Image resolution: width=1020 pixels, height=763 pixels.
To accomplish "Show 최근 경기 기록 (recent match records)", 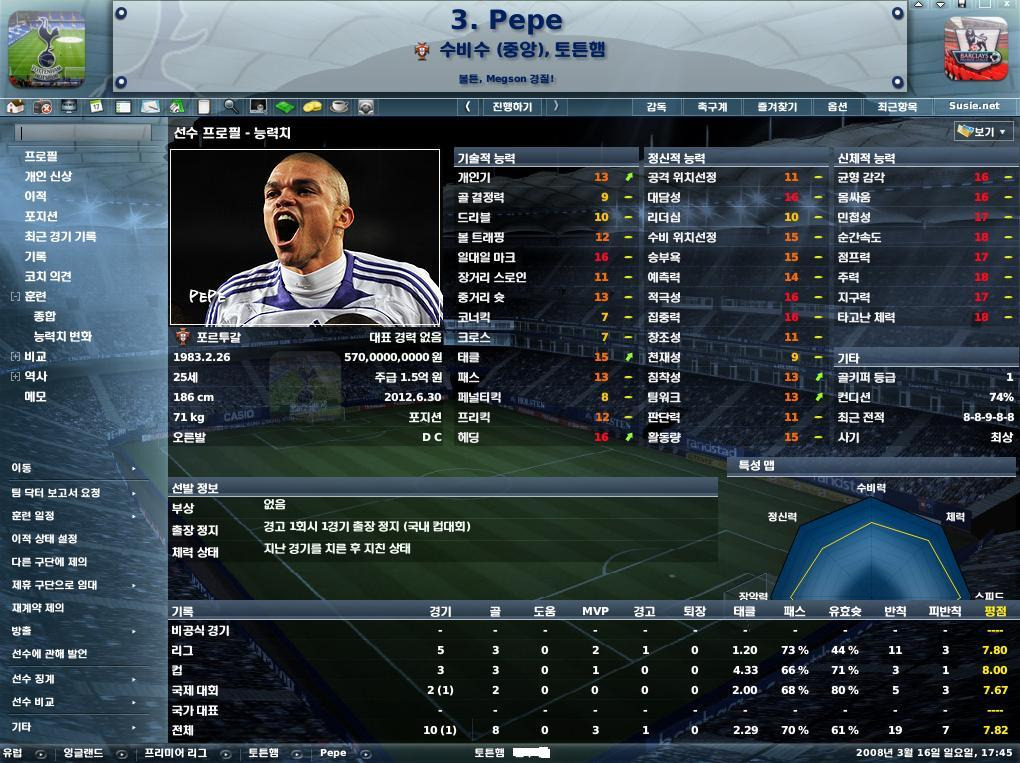I will pos(60,236).
